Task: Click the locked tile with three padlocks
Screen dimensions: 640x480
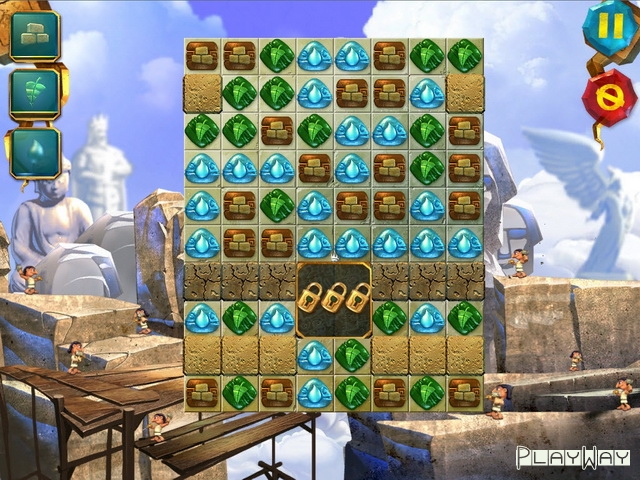Action: (334, 299)
